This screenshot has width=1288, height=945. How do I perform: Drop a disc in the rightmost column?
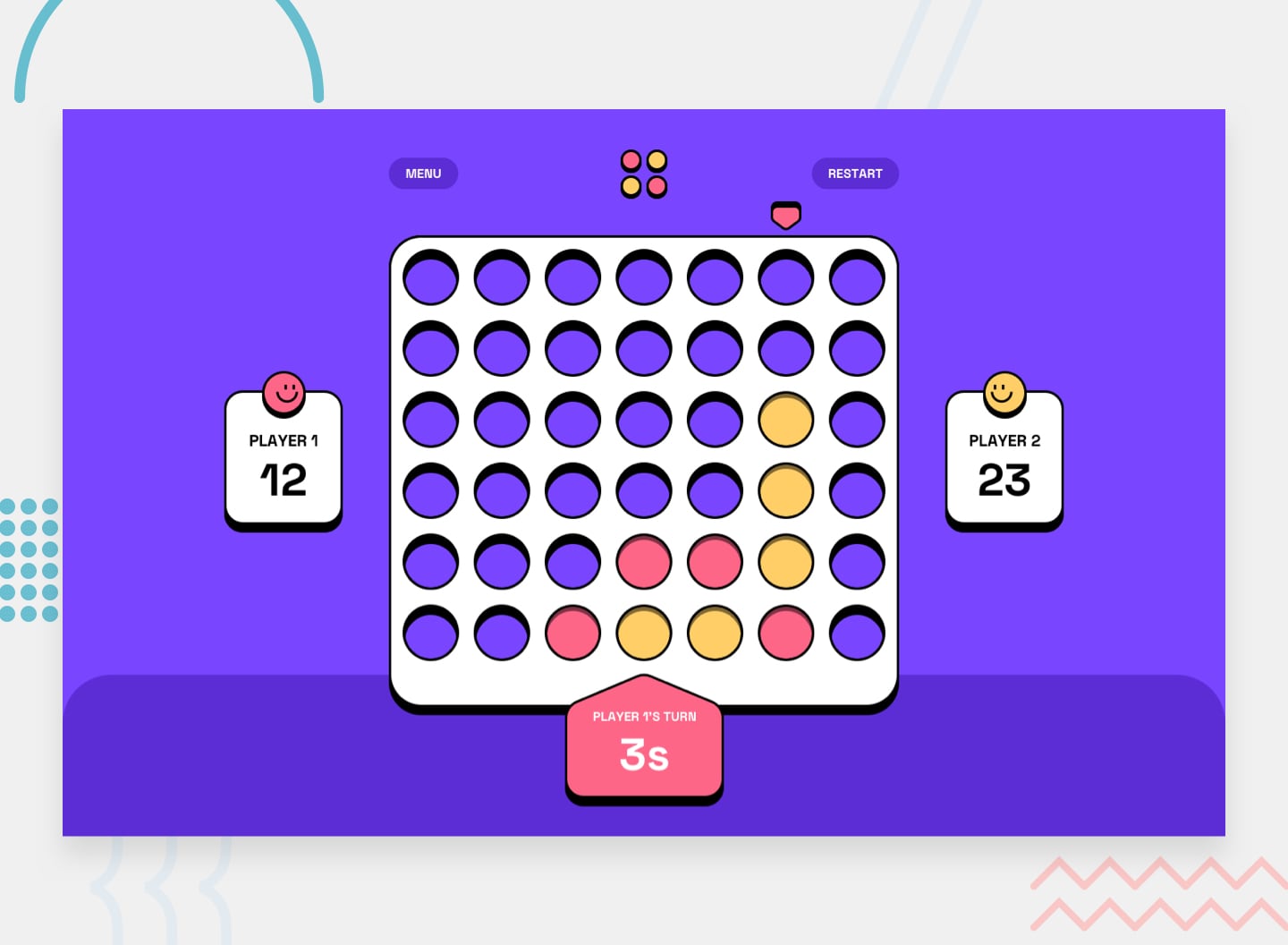click(857, 277)
